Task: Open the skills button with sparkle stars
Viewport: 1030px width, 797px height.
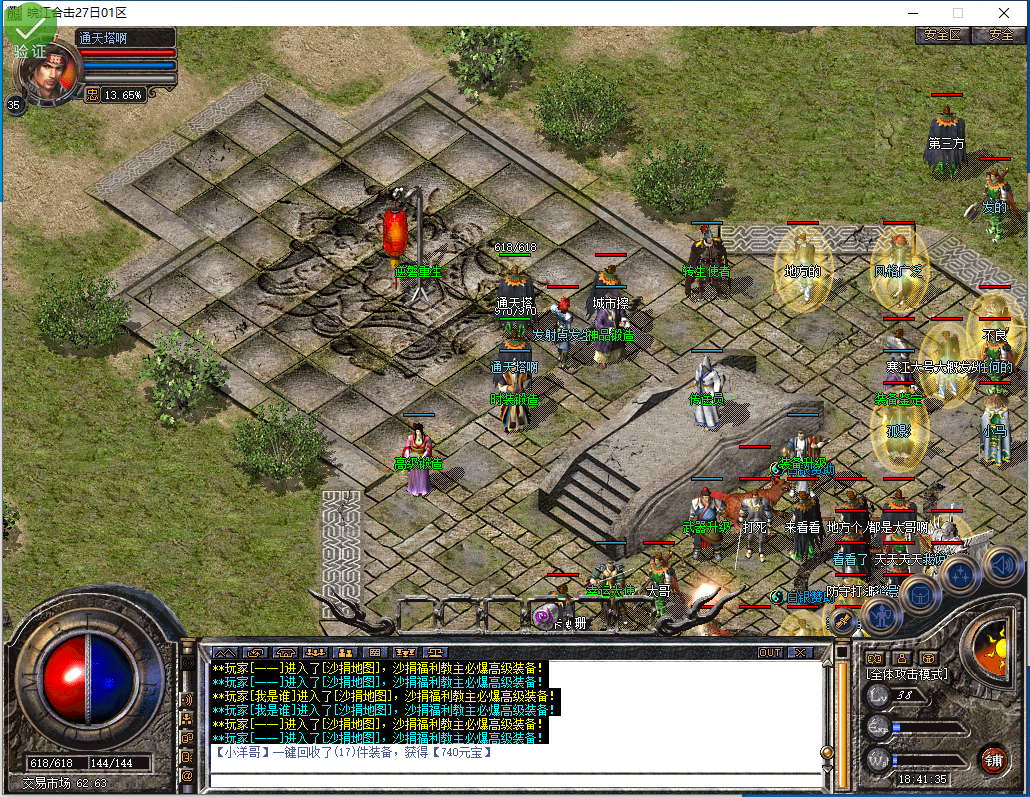Action: coord(959,576)
